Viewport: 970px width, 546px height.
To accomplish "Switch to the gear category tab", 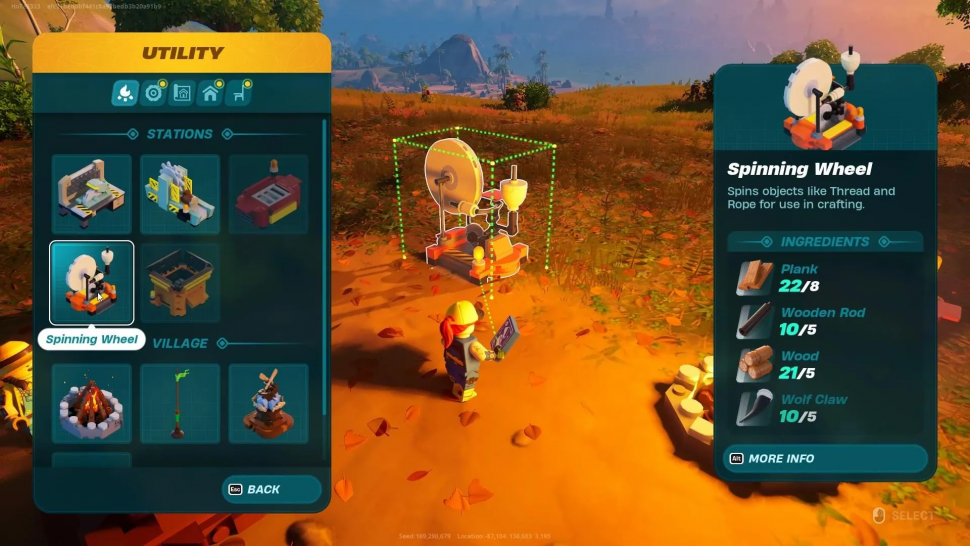I will (153, 93).
